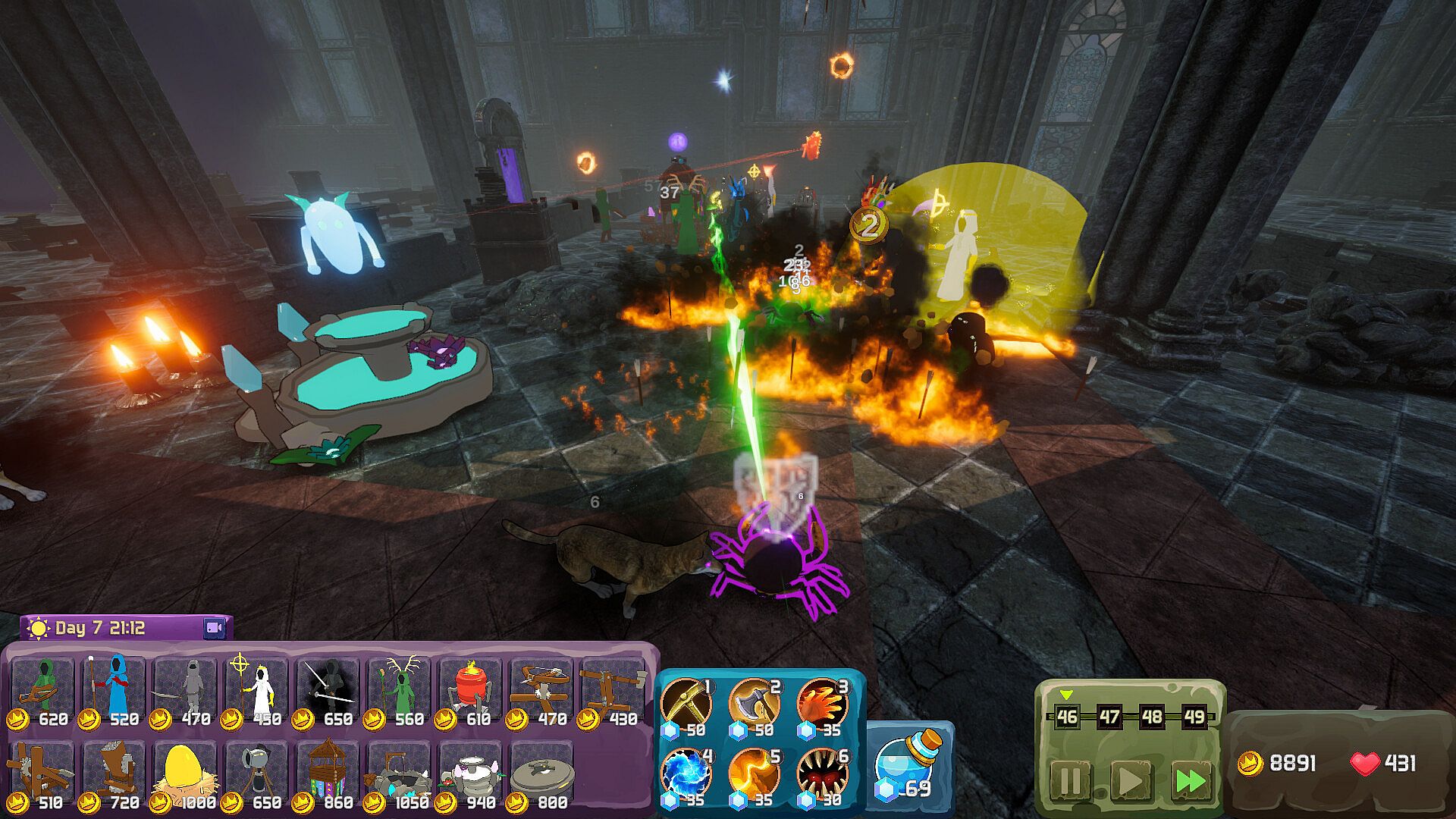Cast the fiery hand spell
The width and height of the screenshot is (1456, 819).
(823, 703)
